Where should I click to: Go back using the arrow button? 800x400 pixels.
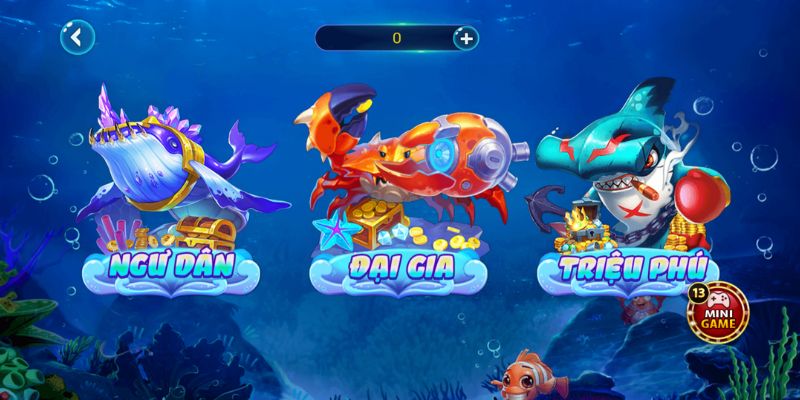pyautogui.click(x=76, y=39)
